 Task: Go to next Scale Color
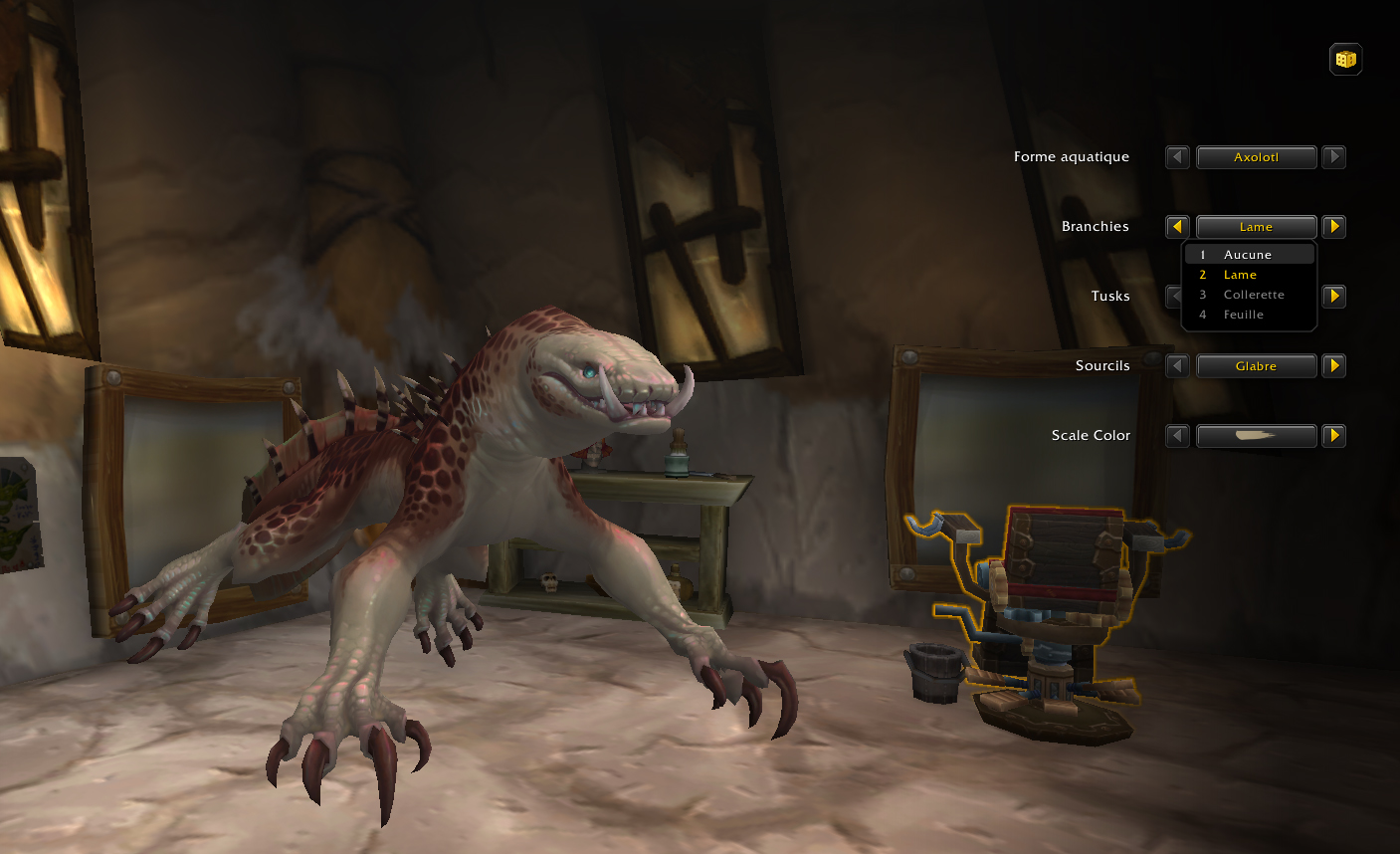point(1334,436)
